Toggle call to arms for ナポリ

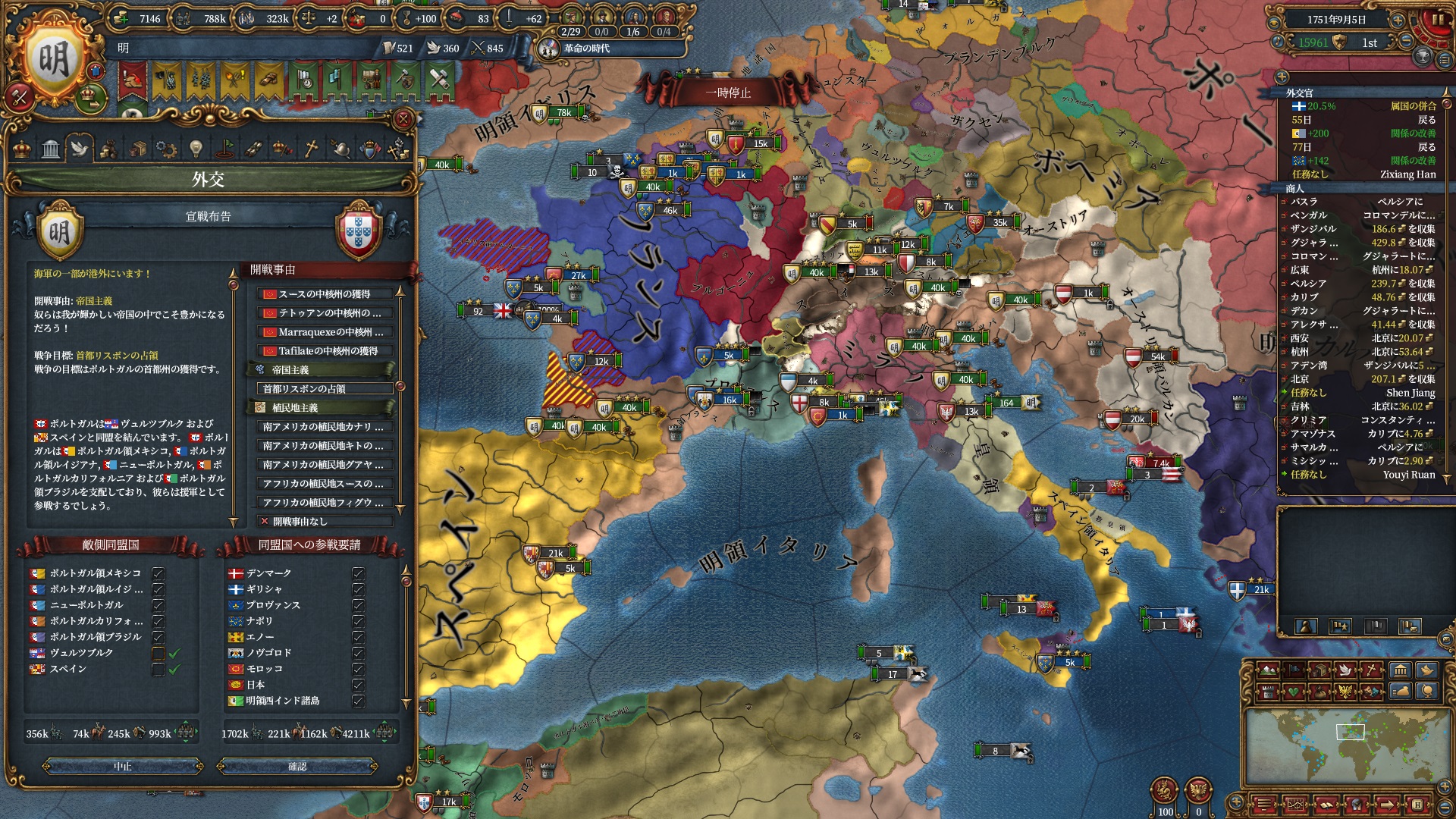pos(359,621)
